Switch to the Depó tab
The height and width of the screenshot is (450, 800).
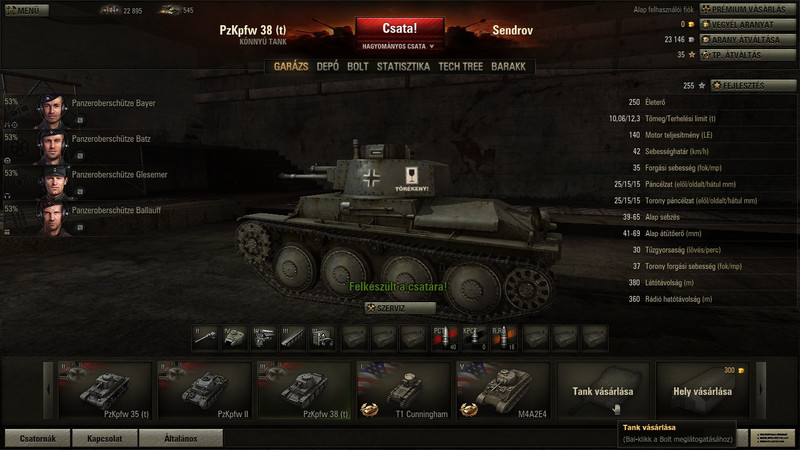pos(327,66)
